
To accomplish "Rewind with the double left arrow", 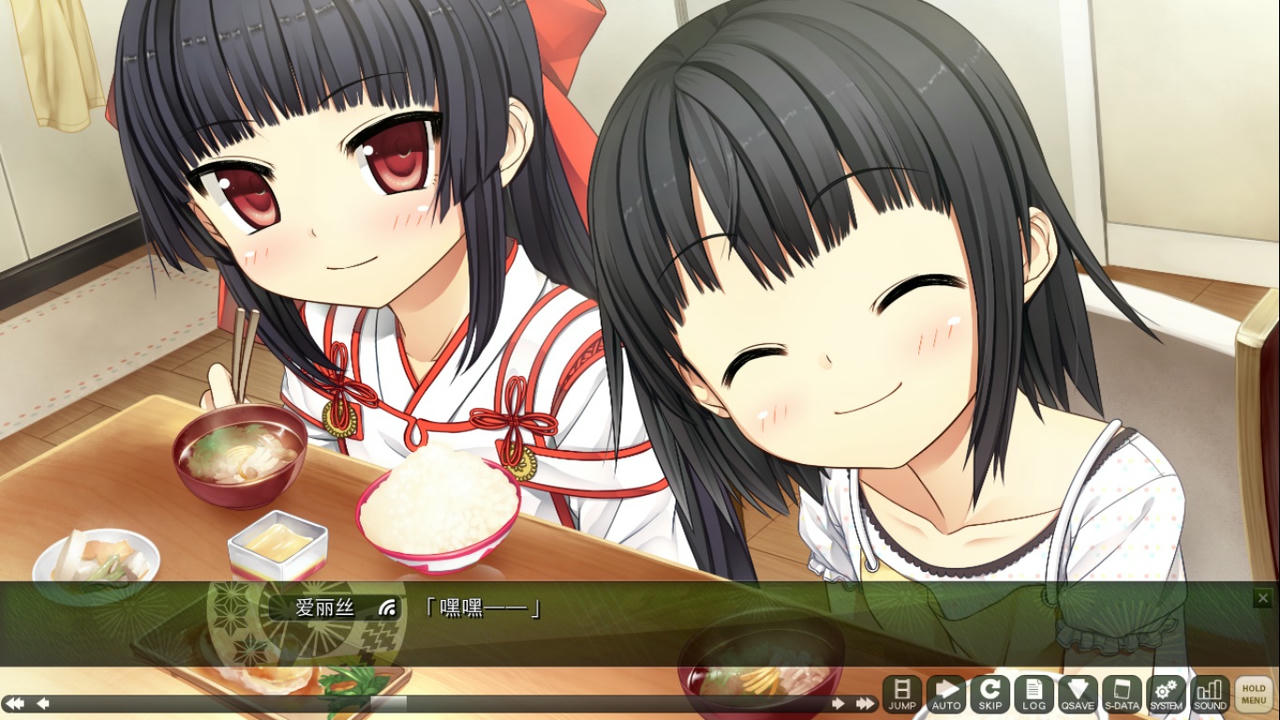I will point(15,703).
